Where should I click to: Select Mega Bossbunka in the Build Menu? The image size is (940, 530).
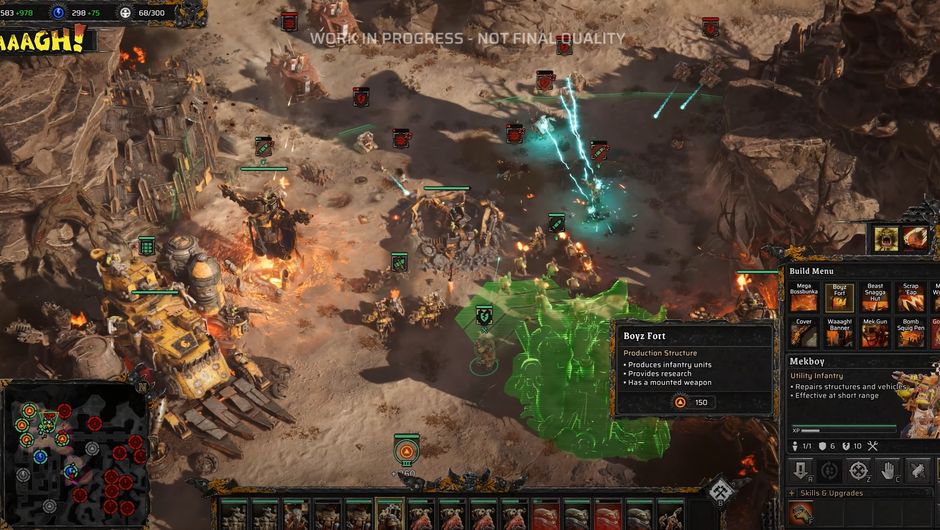(x=803, y=297)
